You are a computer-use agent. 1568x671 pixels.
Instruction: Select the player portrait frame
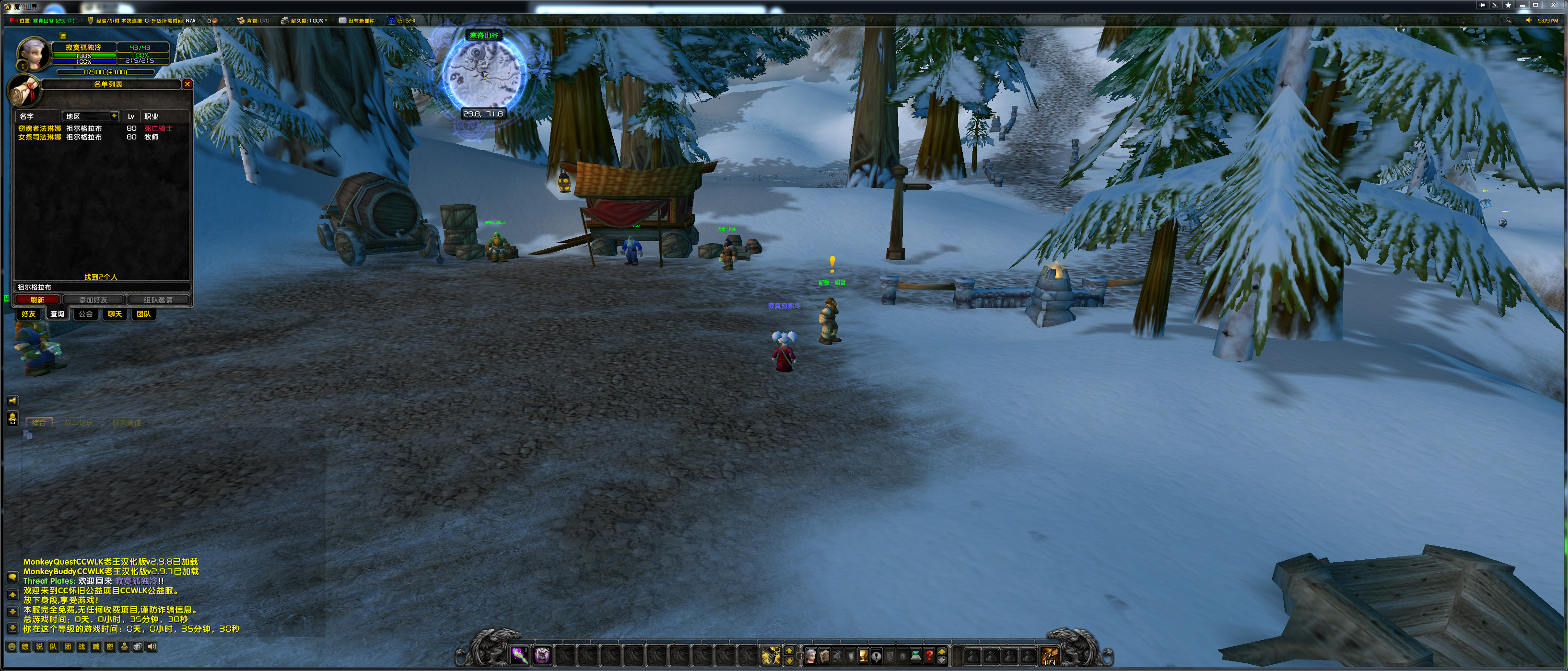(34, 54)
